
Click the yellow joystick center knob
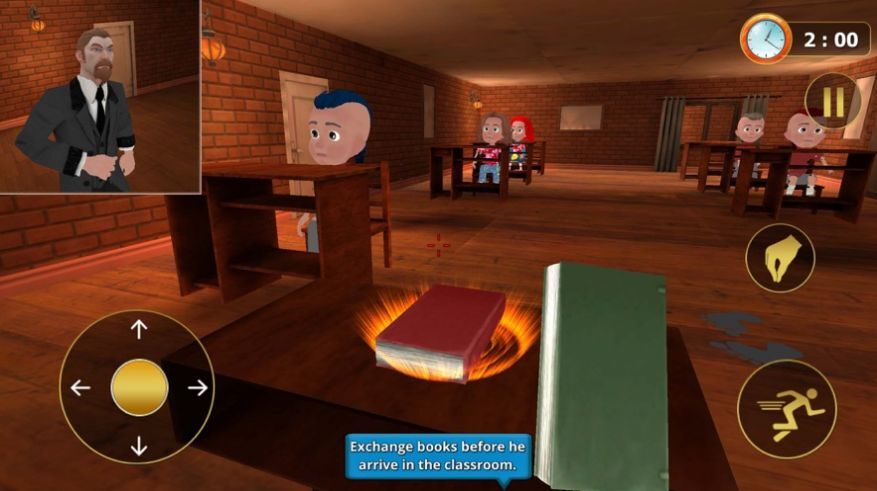[x=139, y=388]
